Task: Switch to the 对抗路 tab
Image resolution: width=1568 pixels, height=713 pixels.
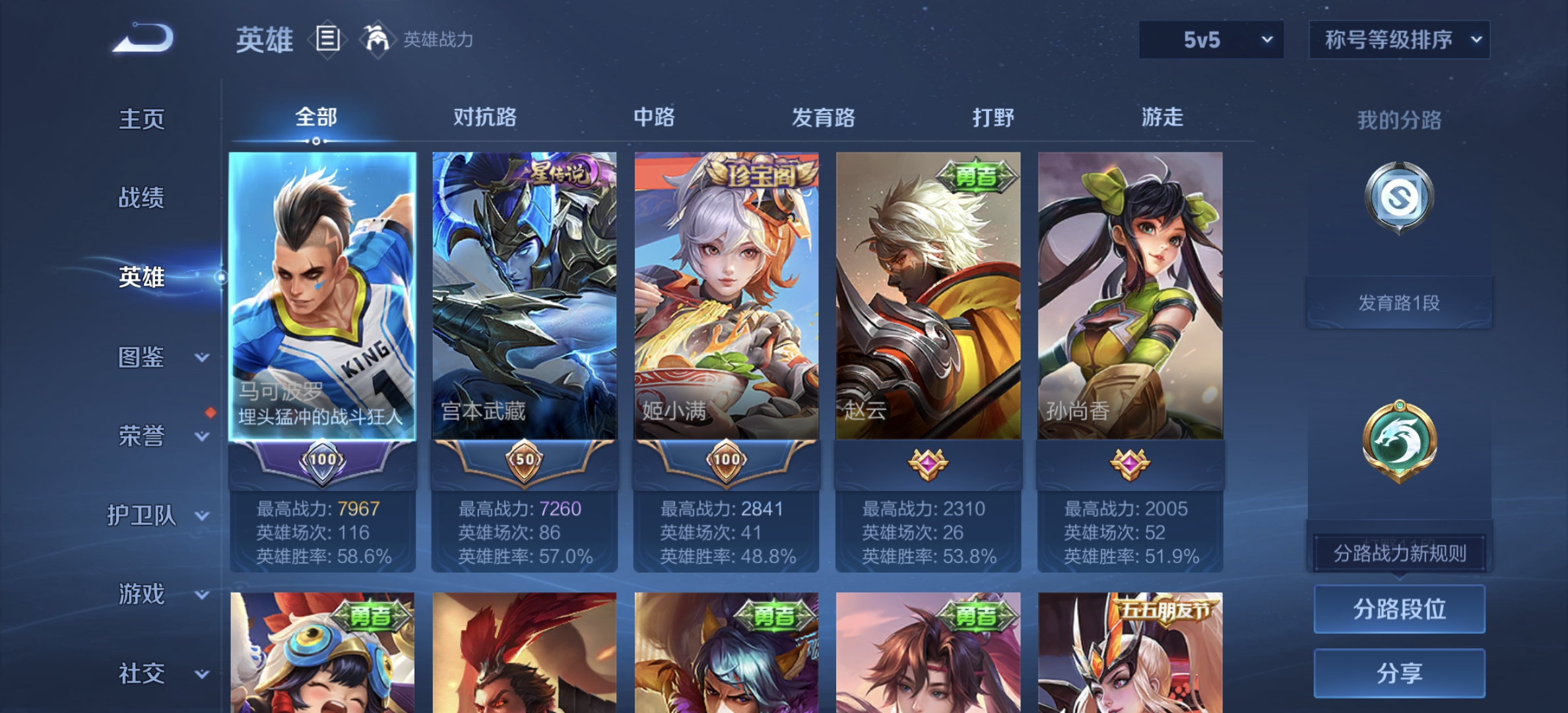Action: point(486,116)
